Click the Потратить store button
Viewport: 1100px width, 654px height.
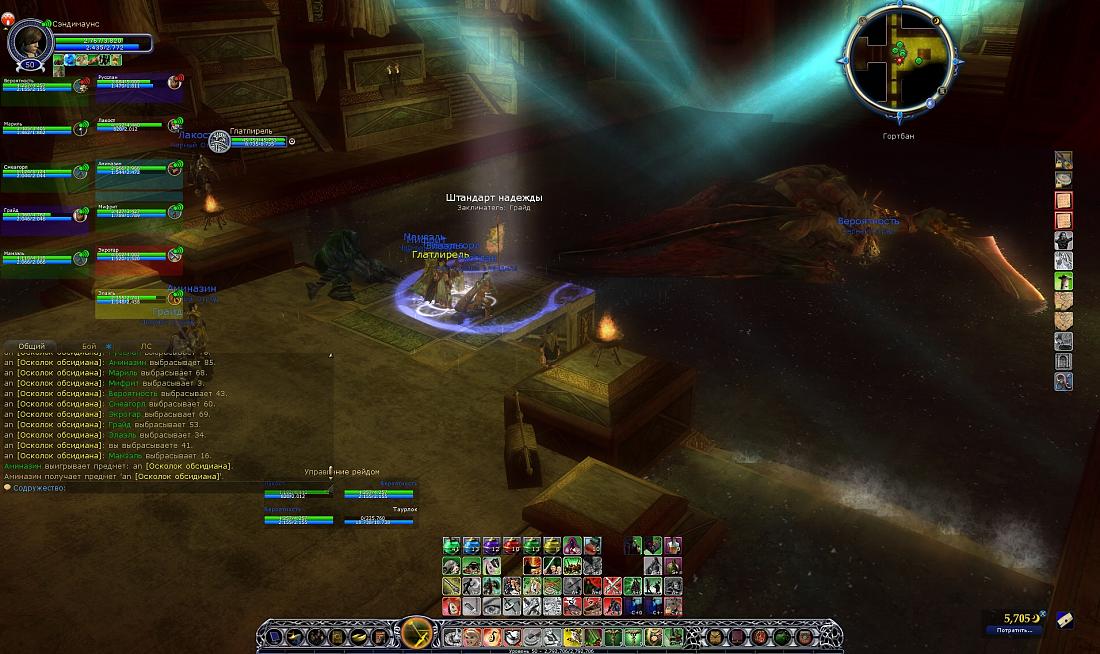(x=1013, y=630)
